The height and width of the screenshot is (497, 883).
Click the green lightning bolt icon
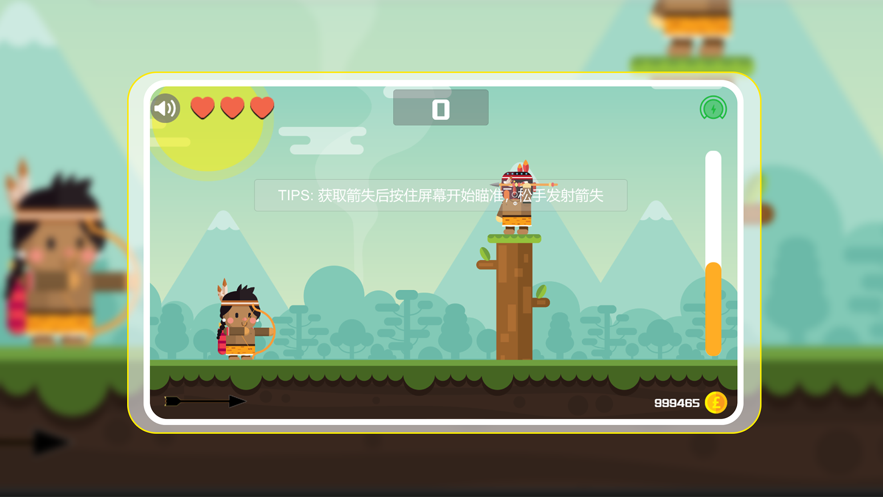(x=713, y=108)
